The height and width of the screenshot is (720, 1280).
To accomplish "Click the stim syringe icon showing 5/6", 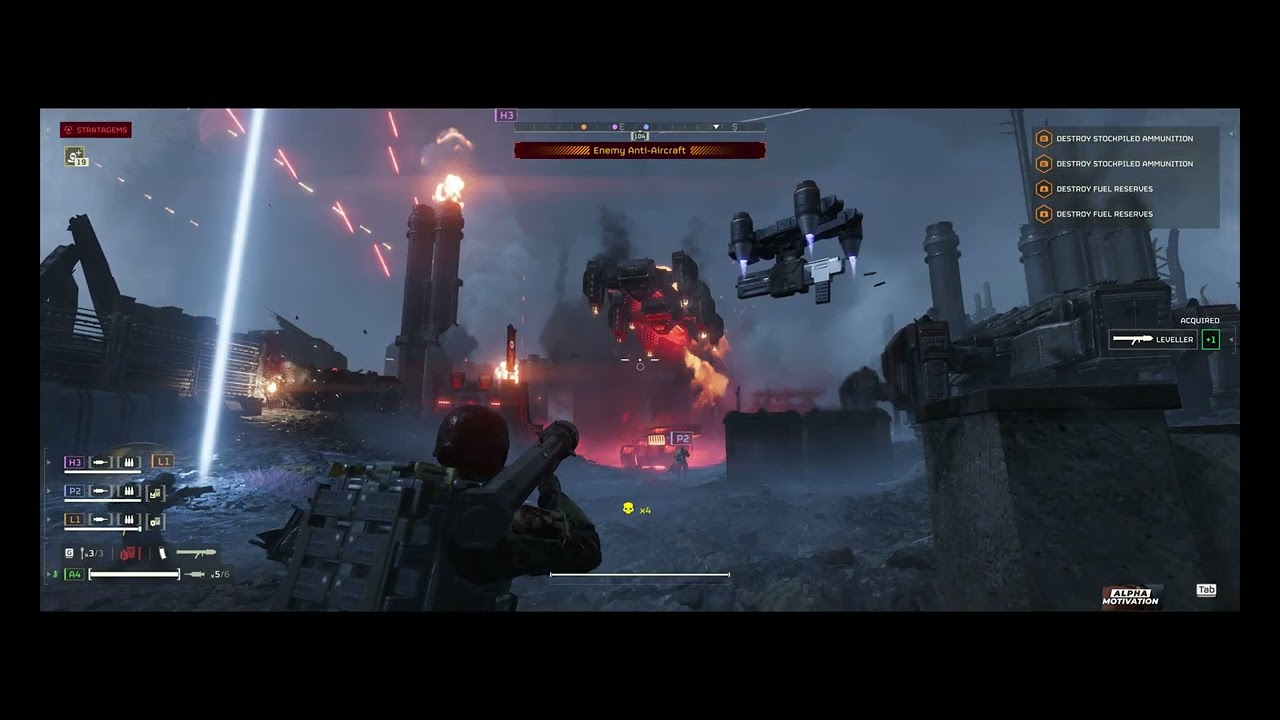I will pos(196,574).
